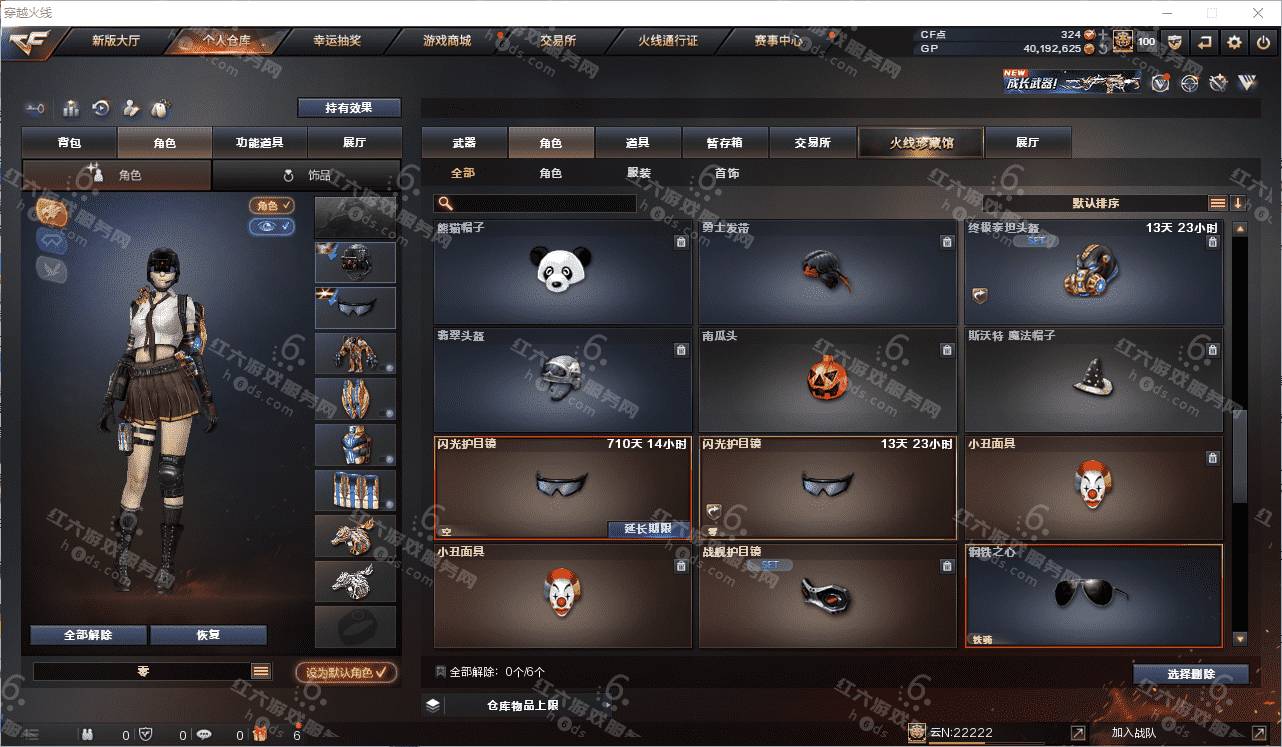Click the 全部解除 unequip-all button
Image resolution: width=1282 pixels, height=747 pixels.
(x=88, y=635)
